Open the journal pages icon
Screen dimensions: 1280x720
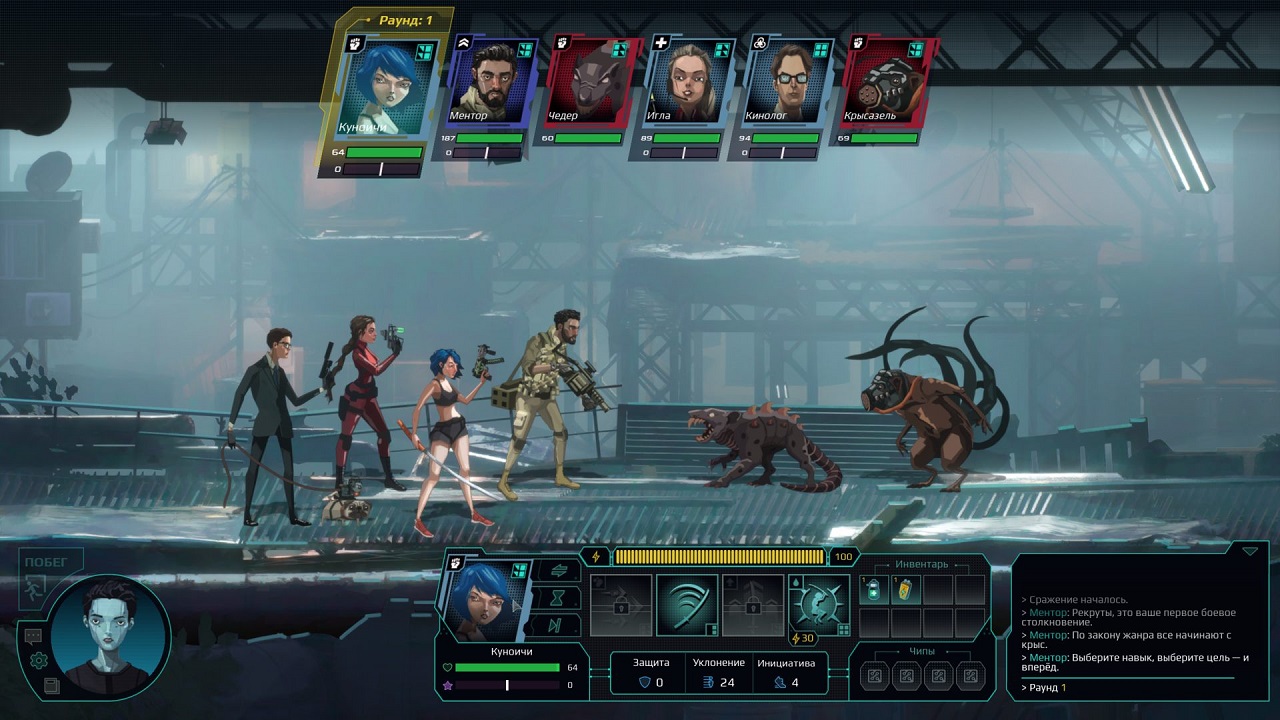click(51, 685)
